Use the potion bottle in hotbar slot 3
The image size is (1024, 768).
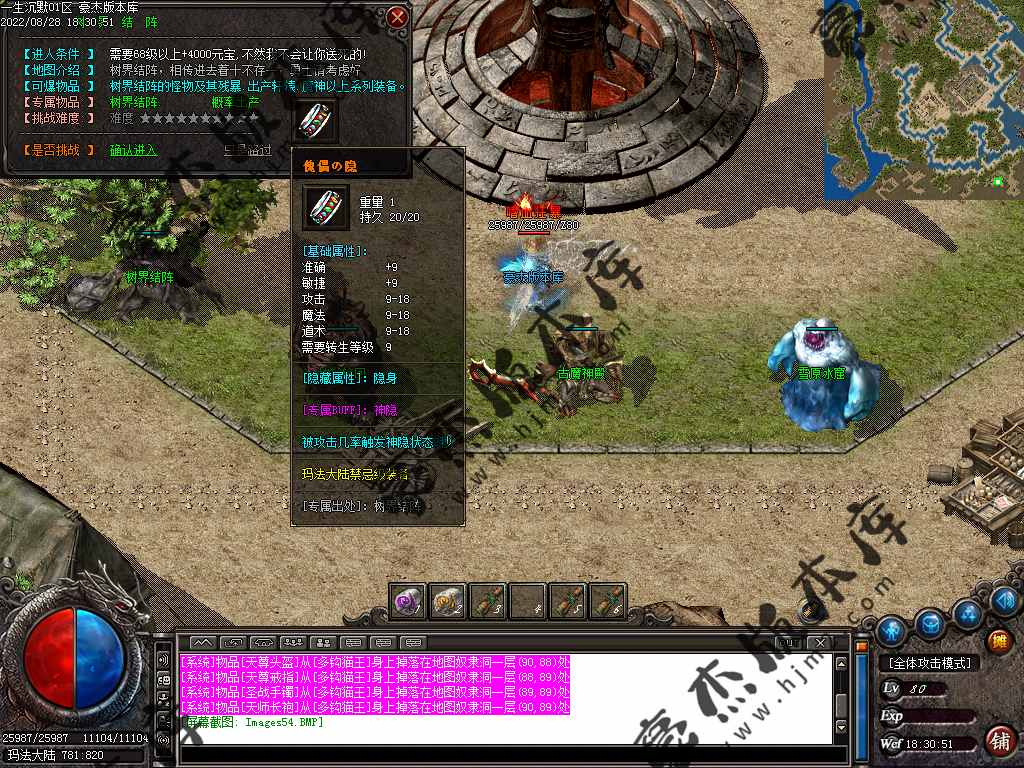point(488,601)
